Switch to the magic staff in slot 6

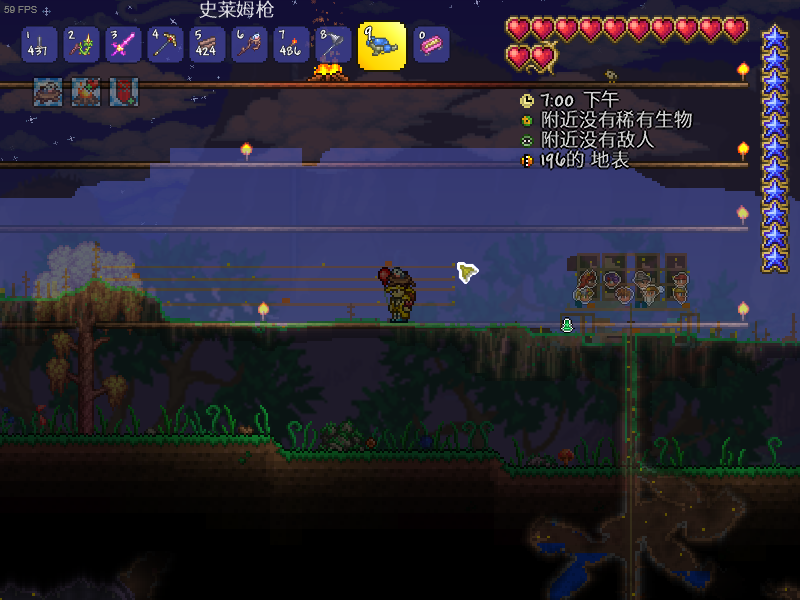pos(249,45)
